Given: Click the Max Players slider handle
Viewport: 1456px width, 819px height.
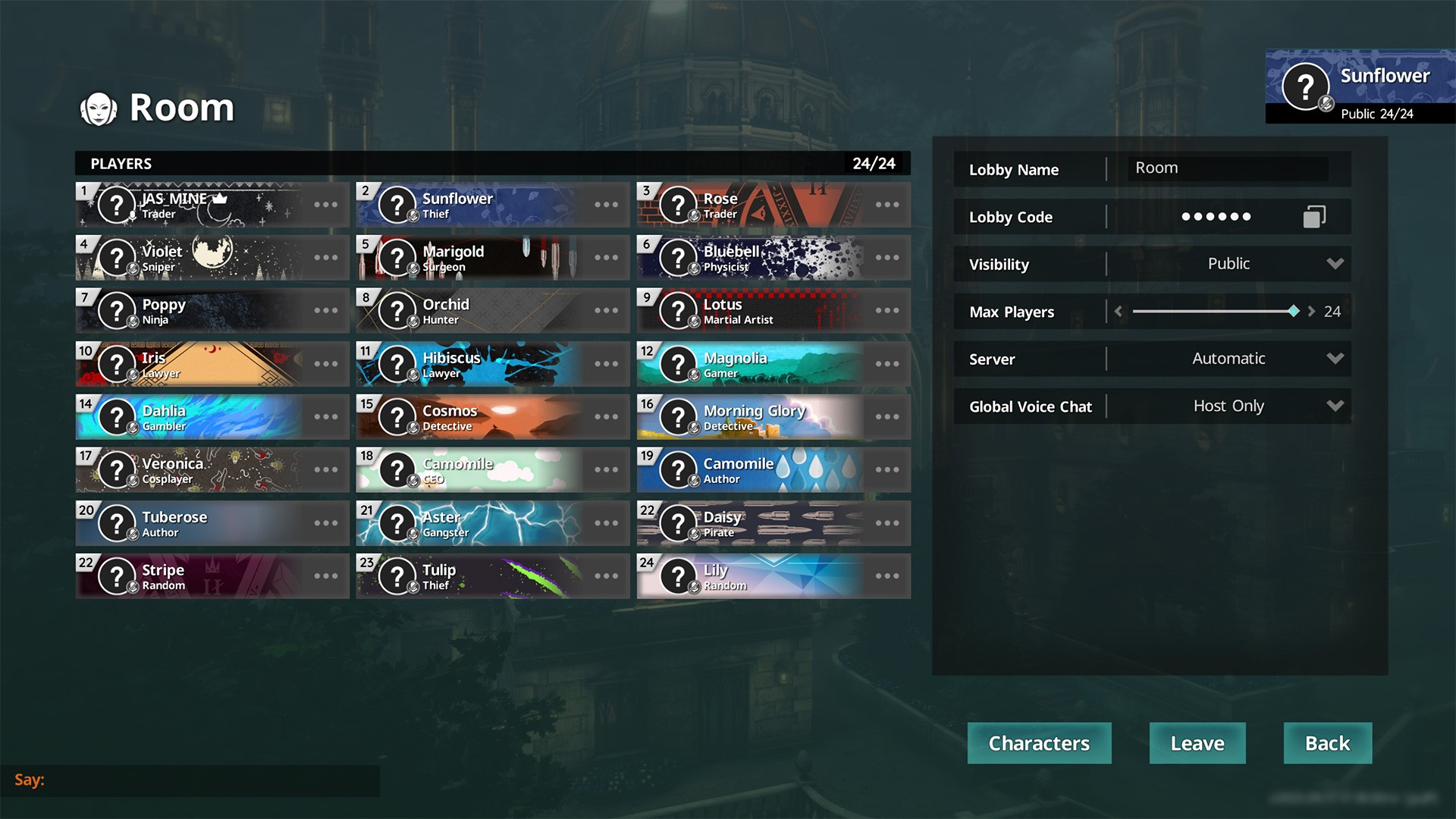Looking at the screenshot, I should point(1294,312).
